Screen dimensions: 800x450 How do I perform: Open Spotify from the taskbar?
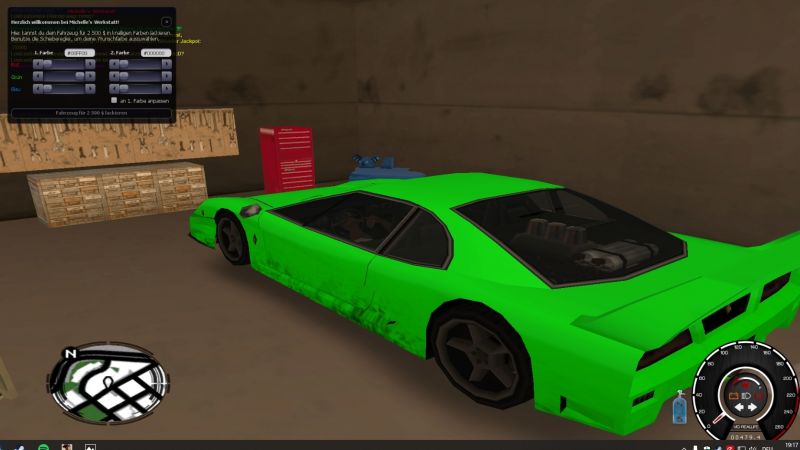[42, 446]
